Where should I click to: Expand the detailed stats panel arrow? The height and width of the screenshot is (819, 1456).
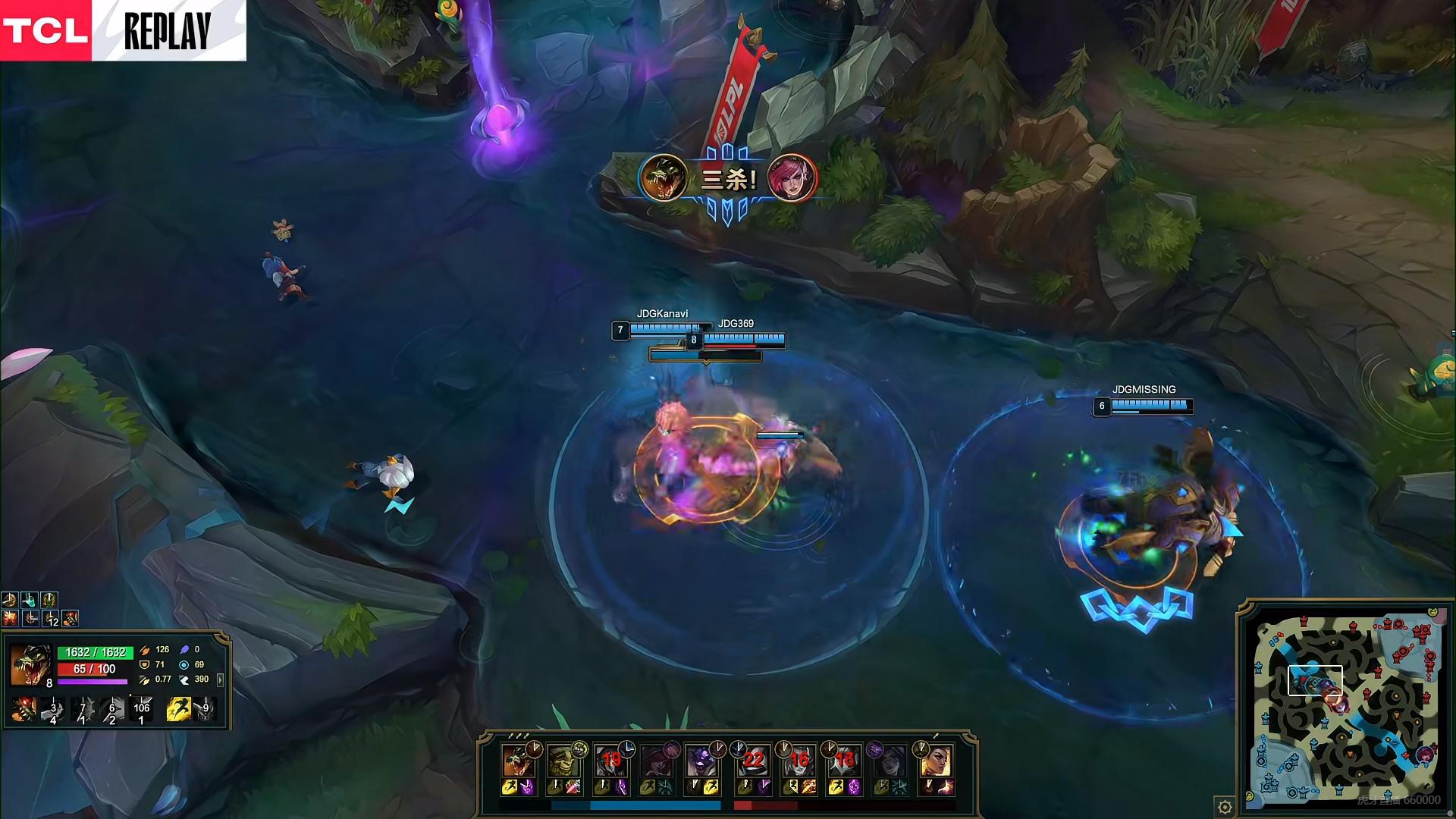point(220,680)
